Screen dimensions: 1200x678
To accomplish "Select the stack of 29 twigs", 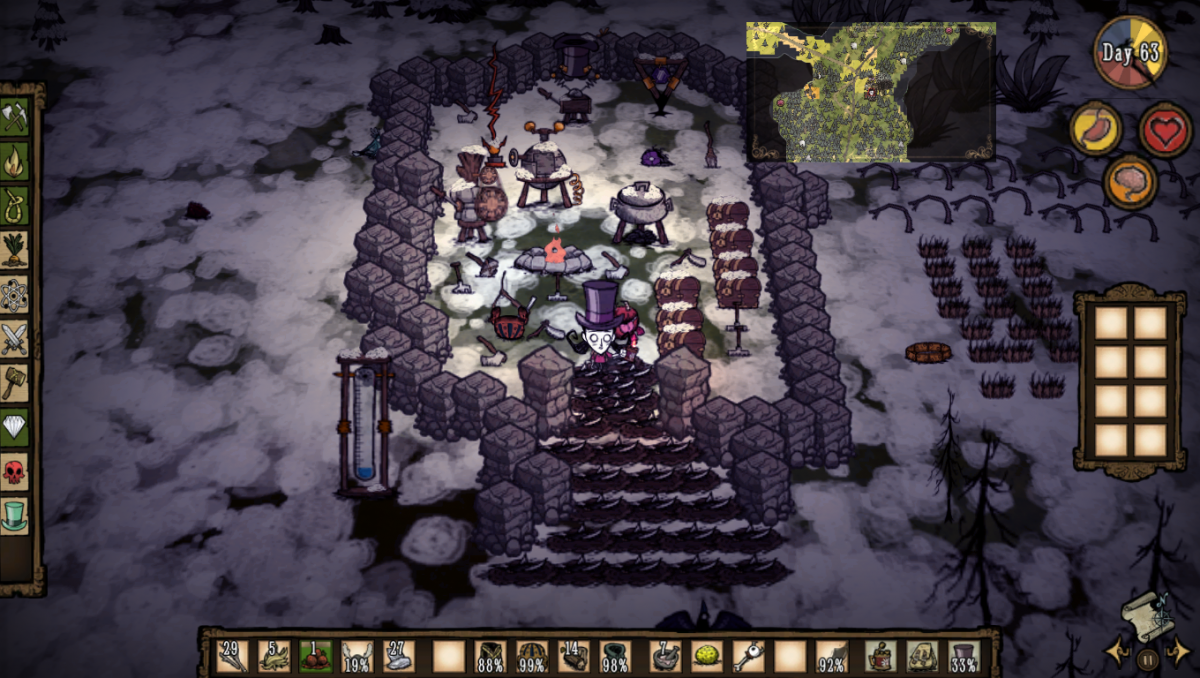I will click(x=232, y=656).
